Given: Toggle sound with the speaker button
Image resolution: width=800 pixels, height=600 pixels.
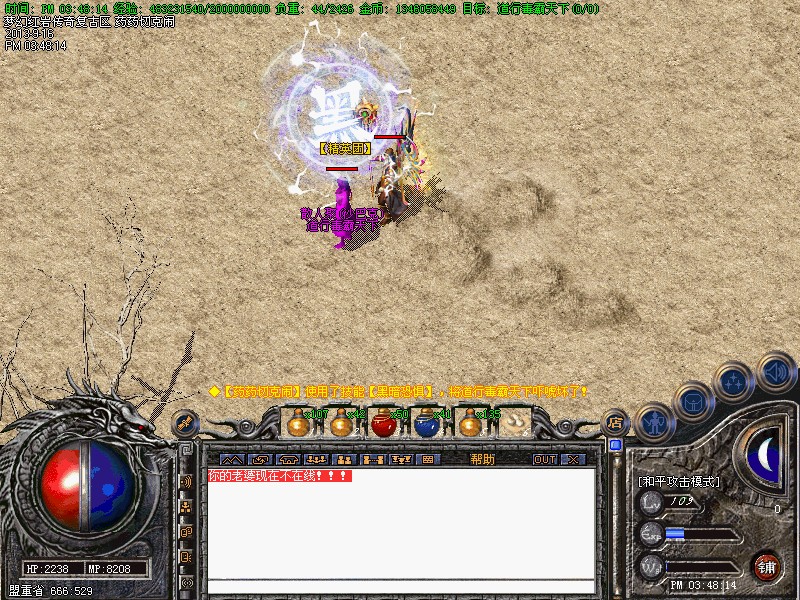Looking at the screenshot, I should click(x=776, y=372).
